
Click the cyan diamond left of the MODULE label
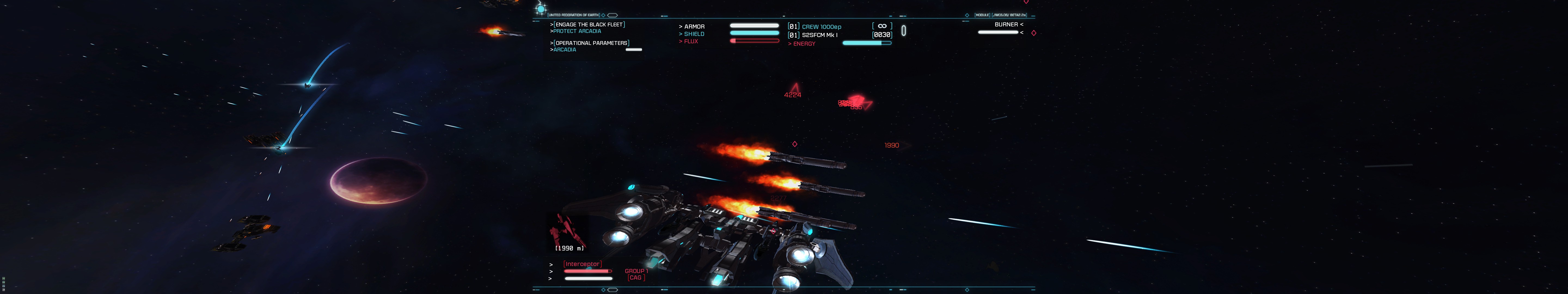click(967, 15)
